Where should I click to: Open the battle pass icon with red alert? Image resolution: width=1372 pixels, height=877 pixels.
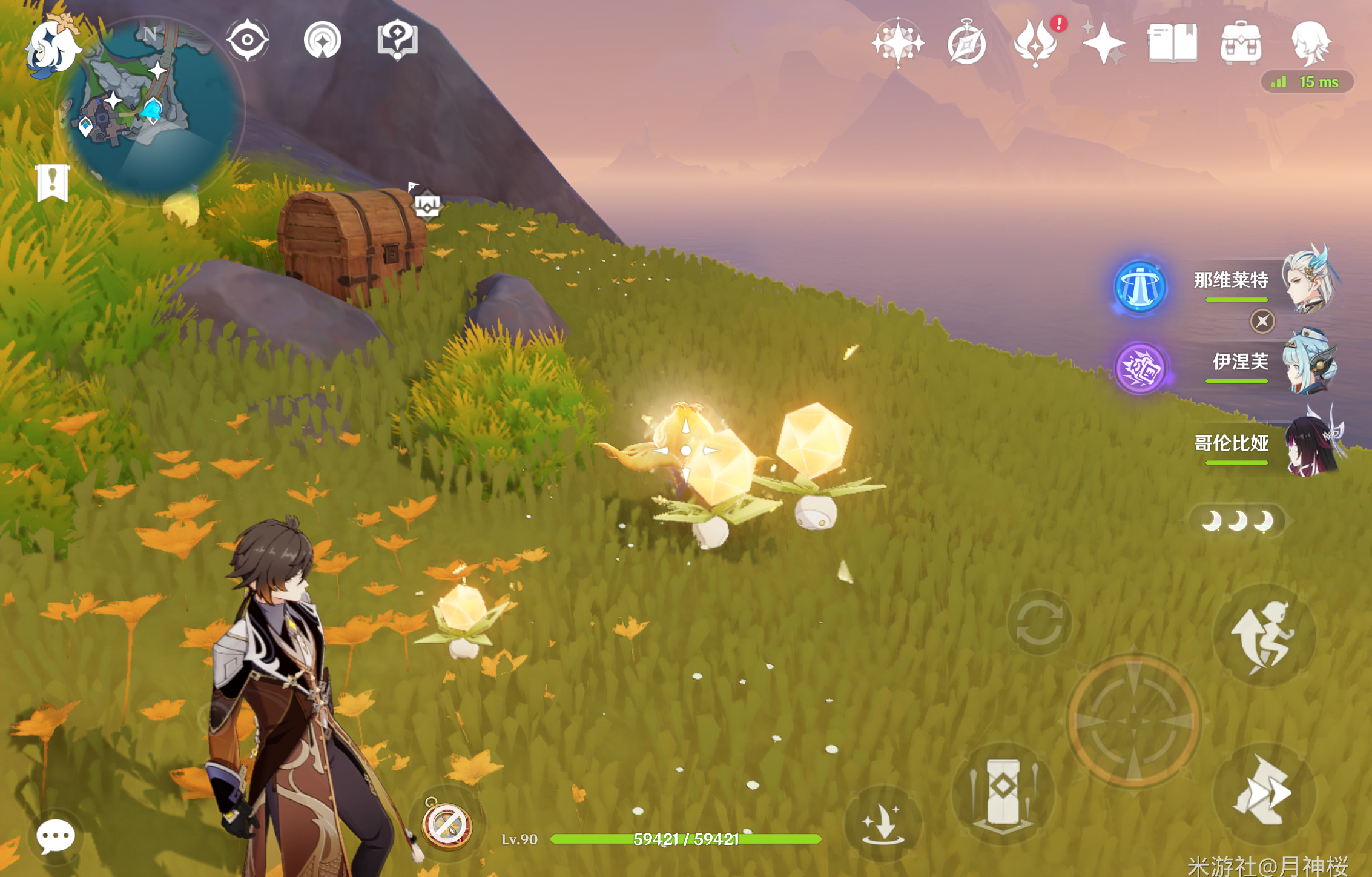(x=1036, y=42)
